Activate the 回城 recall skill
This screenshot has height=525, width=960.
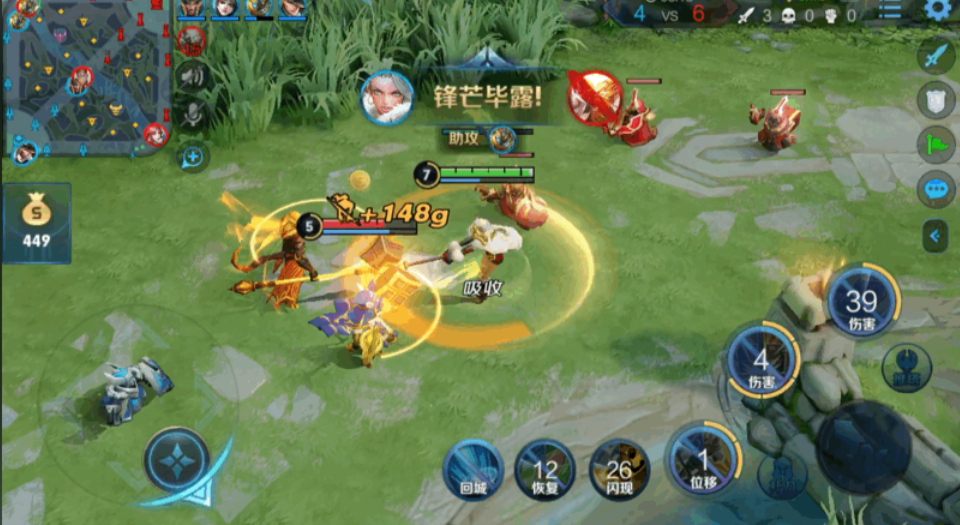tap(473, 469)
